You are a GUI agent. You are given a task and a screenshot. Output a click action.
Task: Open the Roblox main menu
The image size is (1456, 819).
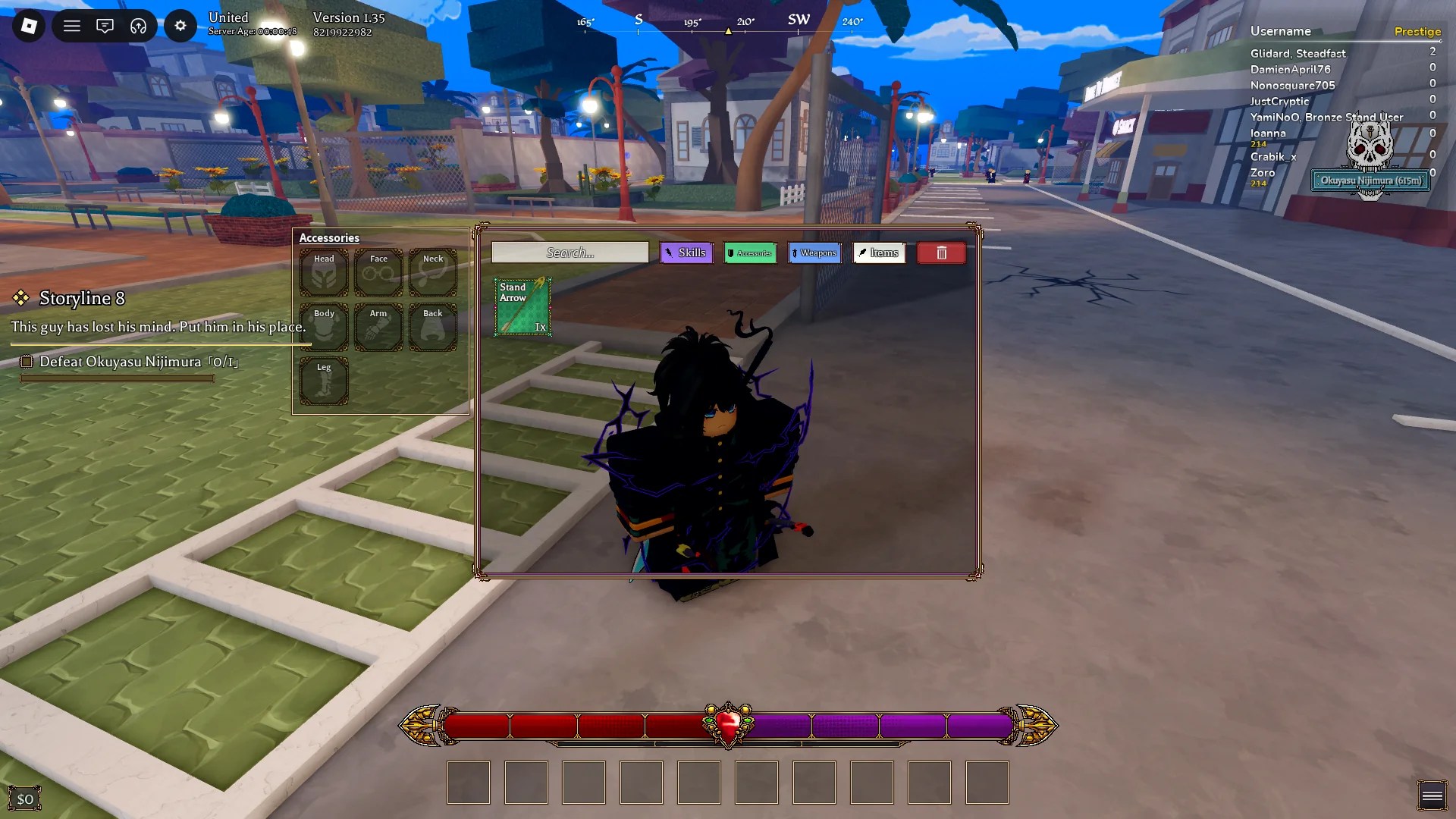[71, 25]
